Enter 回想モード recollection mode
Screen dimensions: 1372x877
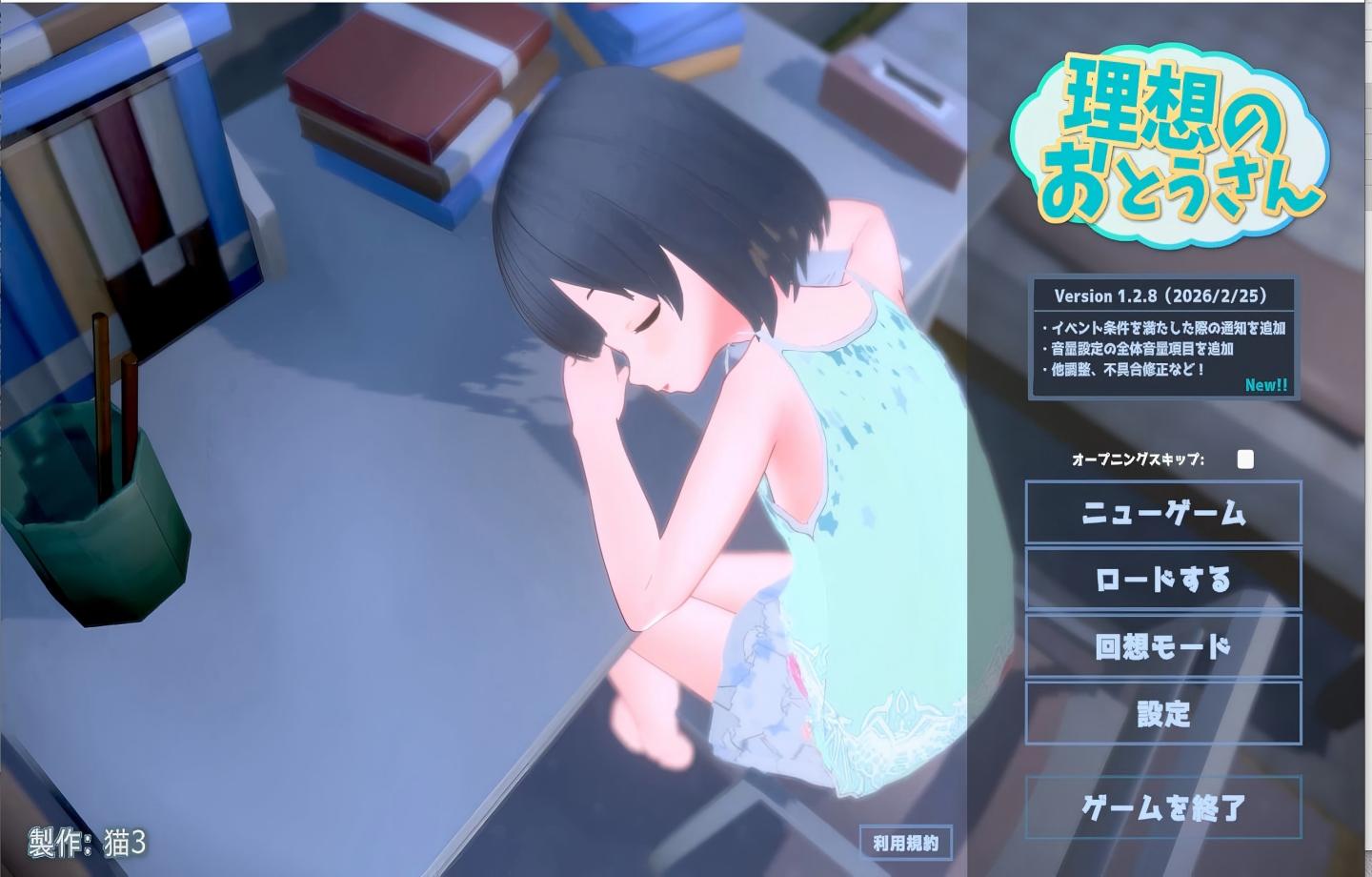point(1162,644)
